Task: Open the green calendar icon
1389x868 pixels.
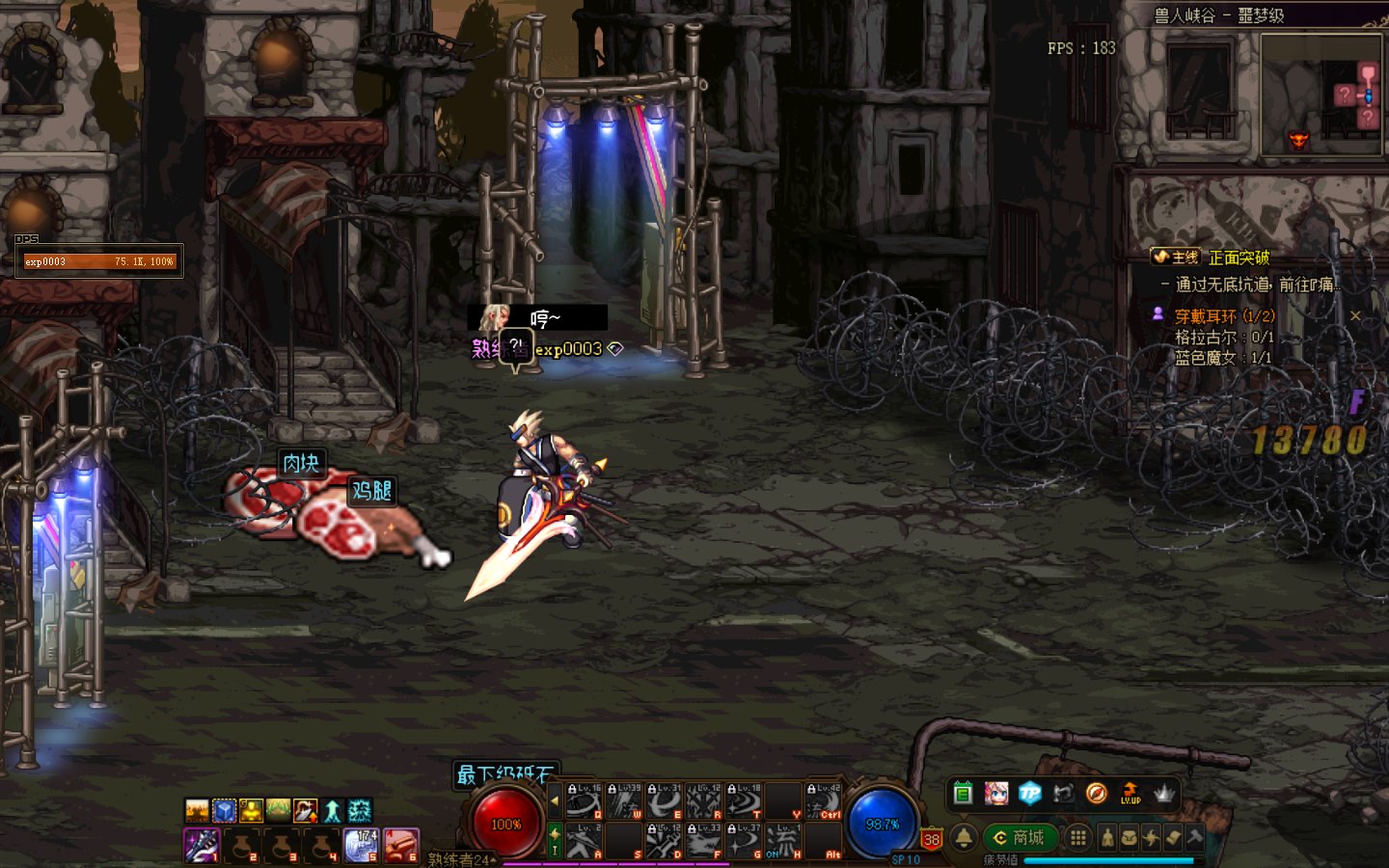Action: click(x=963, y=794)
